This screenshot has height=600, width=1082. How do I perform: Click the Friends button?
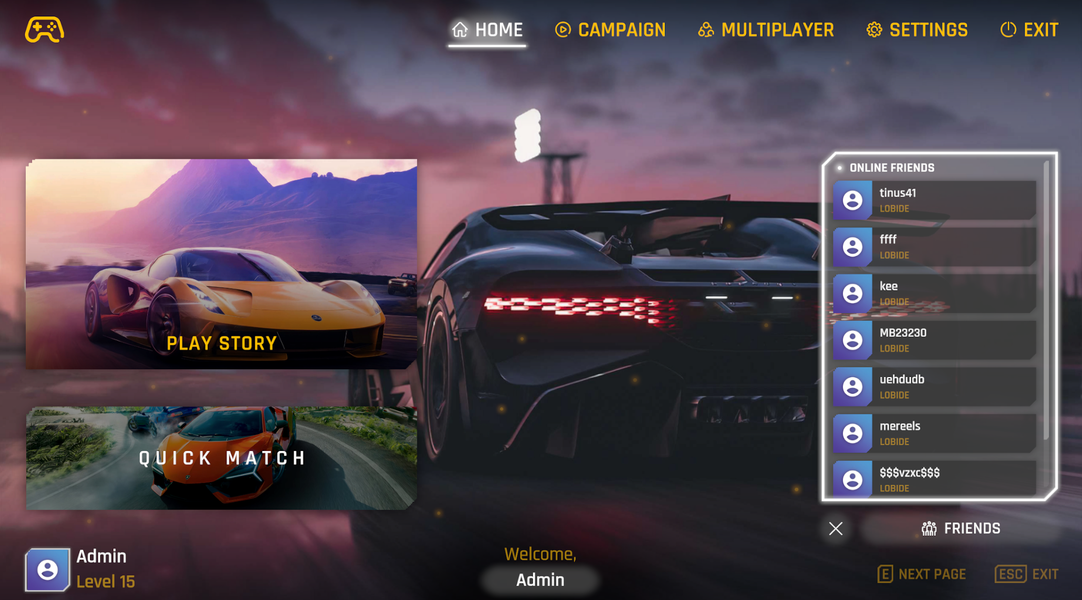point(960,529)
